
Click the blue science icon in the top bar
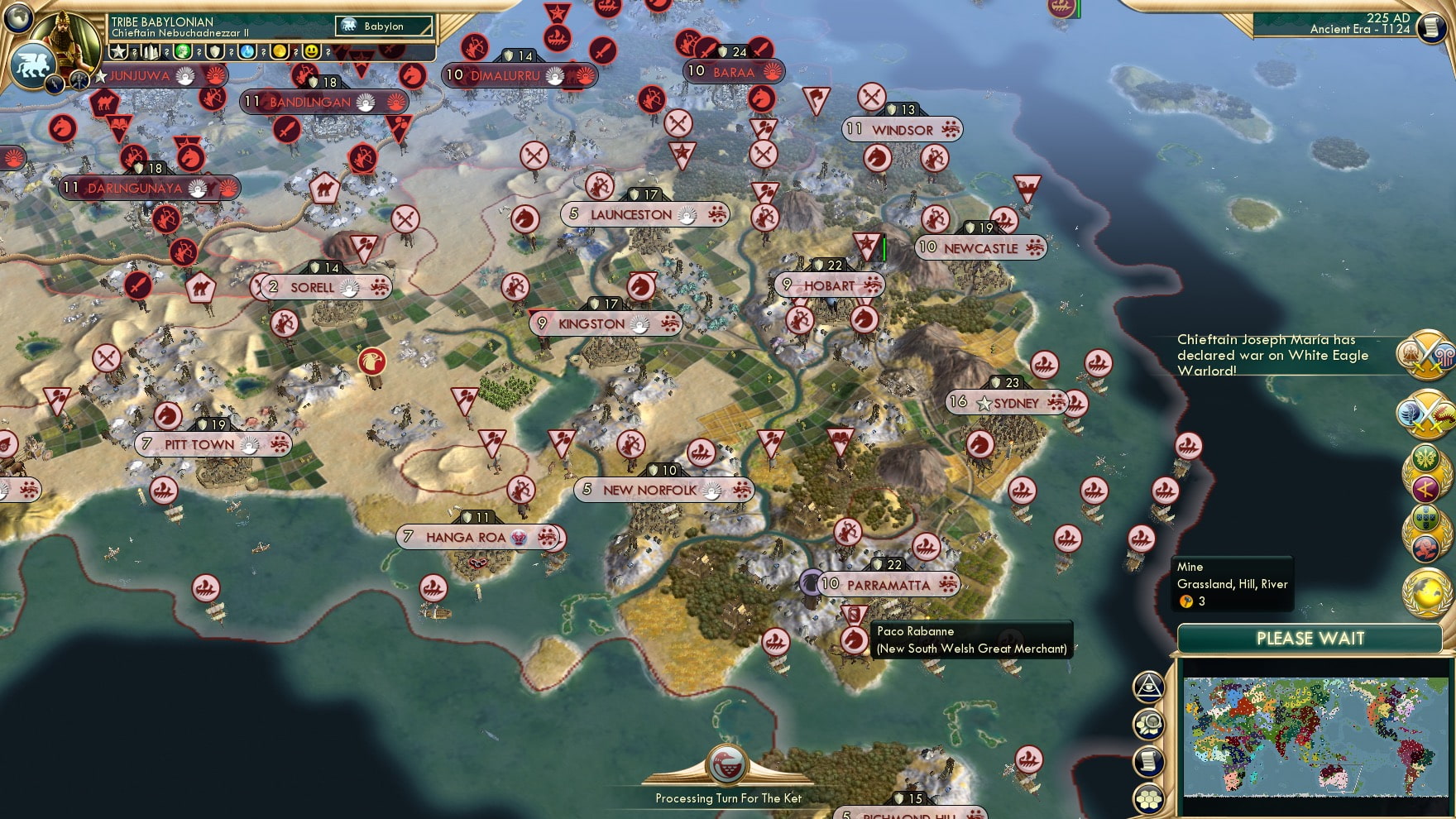(246, 53)
